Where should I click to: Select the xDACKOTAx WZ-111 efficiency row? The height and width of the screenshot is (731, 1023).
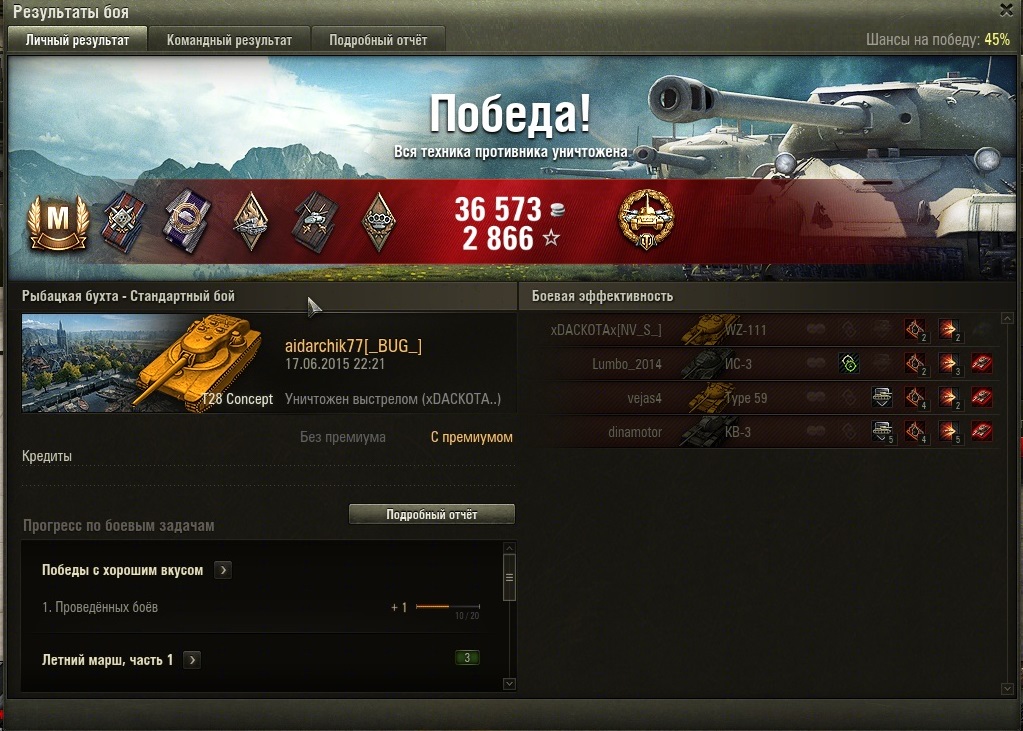(x=760, y=330)
